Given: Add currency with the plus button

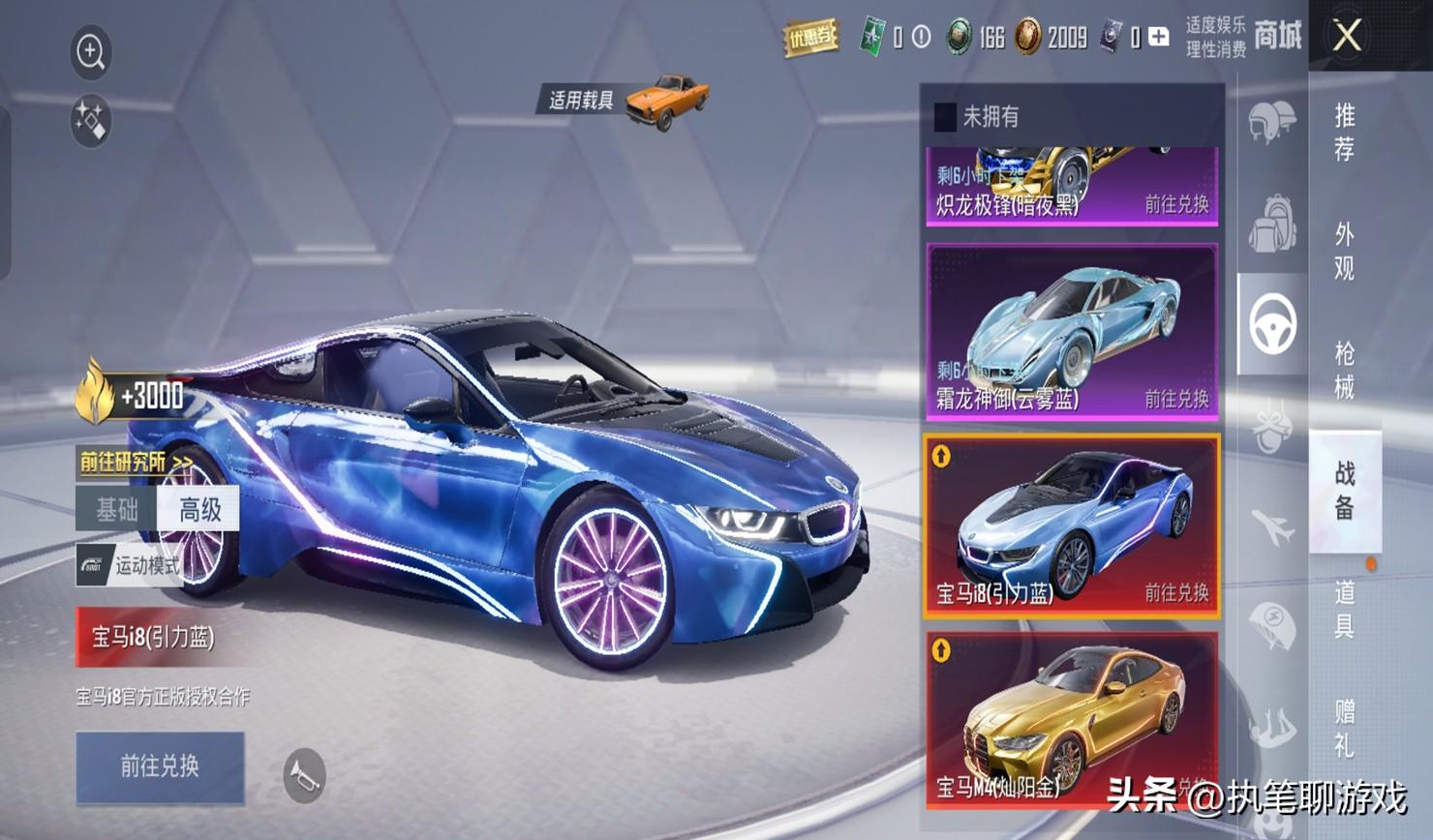Looking at the screenshot, I should pyautogui.click(x=1158, y=38).
